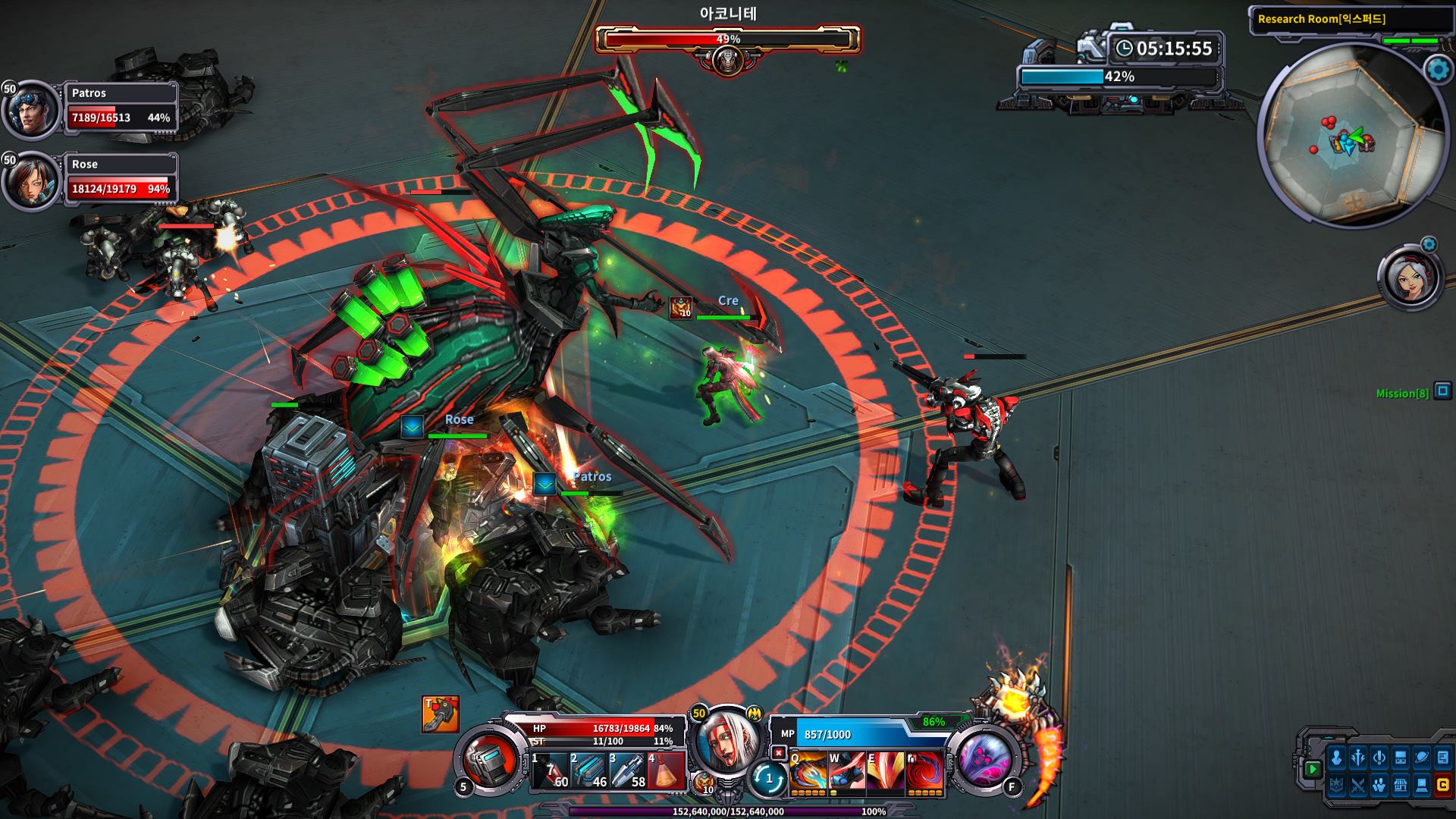Click the silver-haired companion portrait
This screenshot has height=819, width=1456.
pos(1410,278)
